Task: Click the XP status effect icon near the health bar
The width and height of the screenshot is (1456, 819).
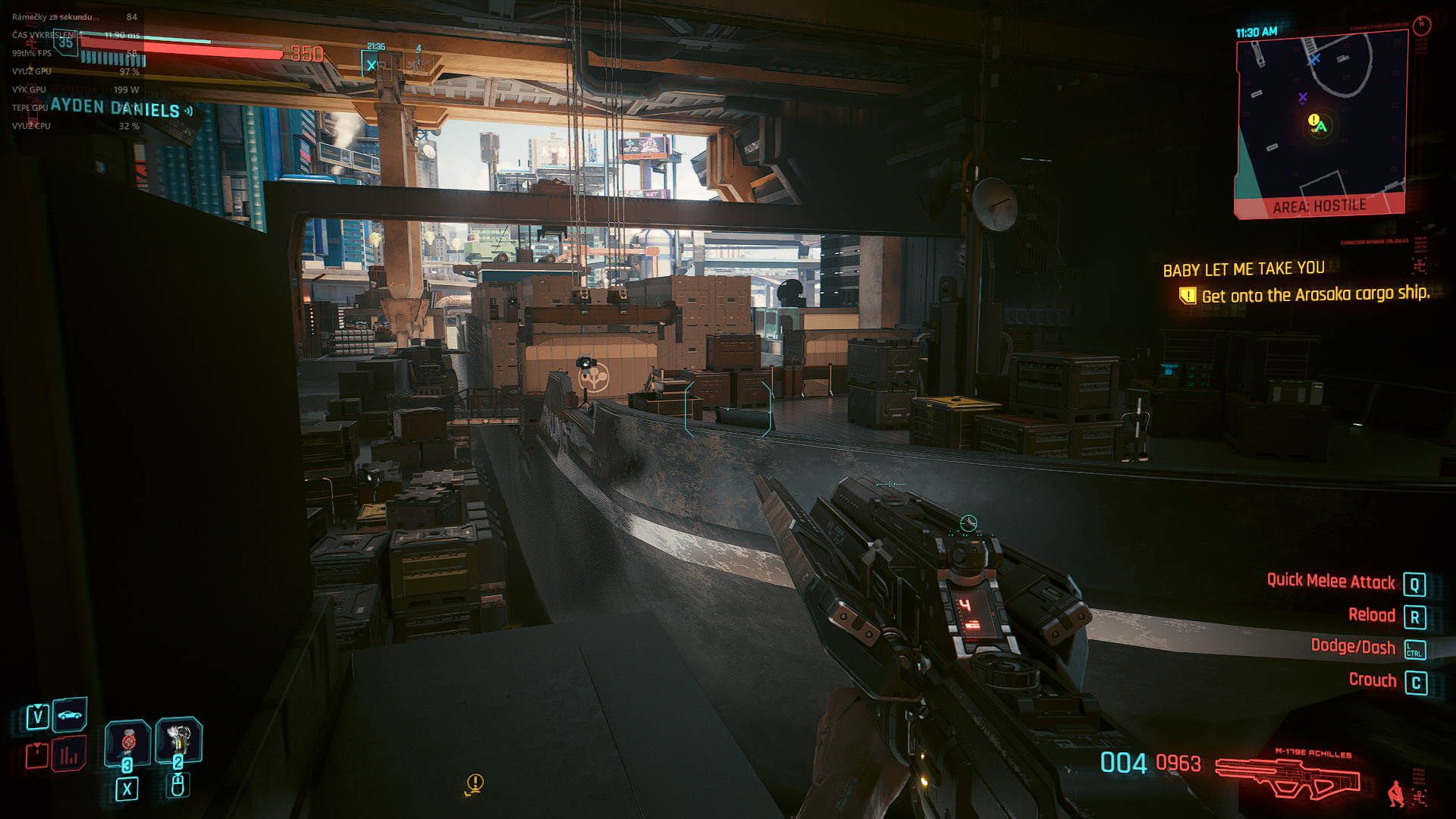Action: tap(372, 64)
